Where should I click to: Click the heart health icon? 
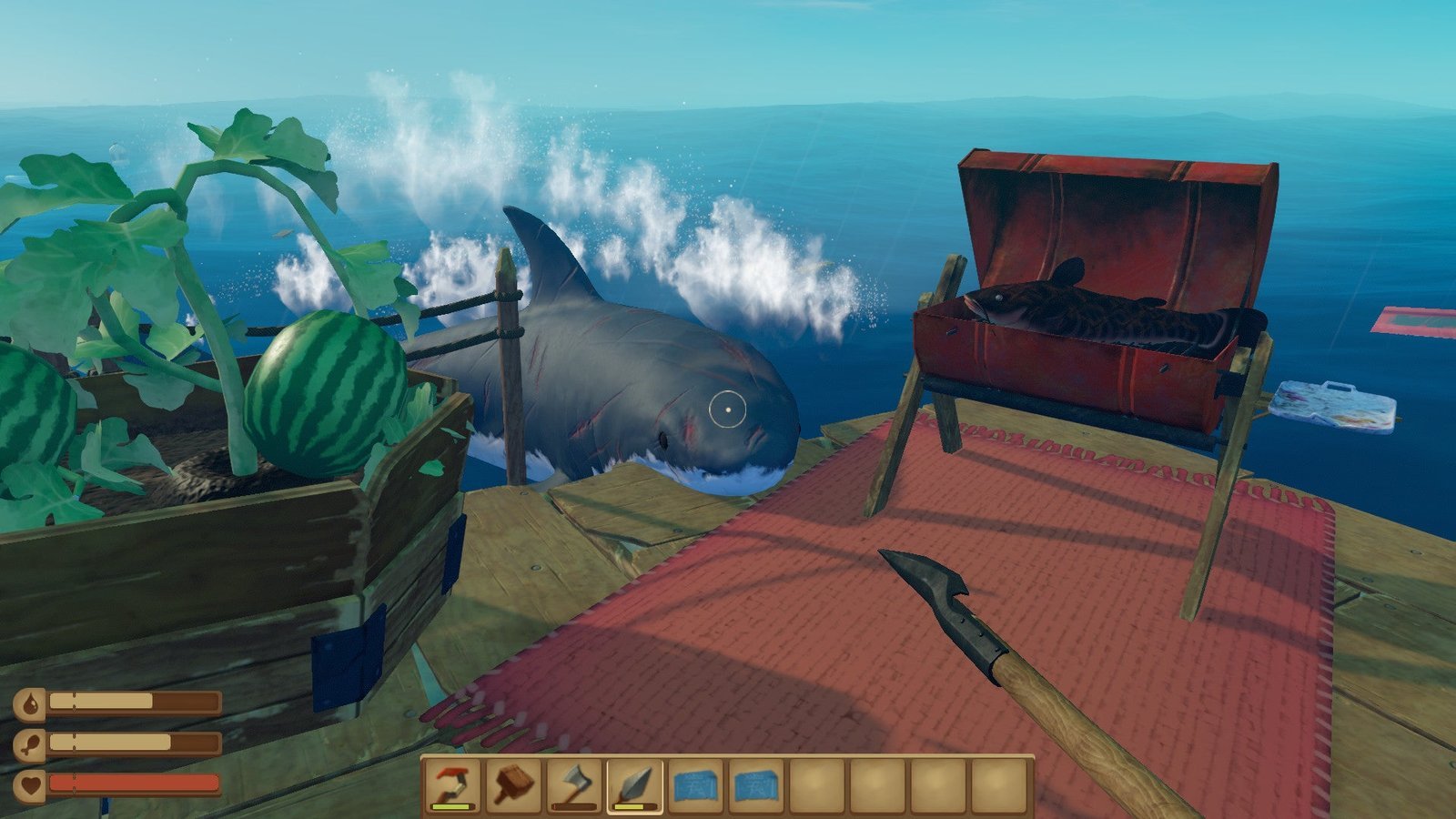[x=30, y=784]
